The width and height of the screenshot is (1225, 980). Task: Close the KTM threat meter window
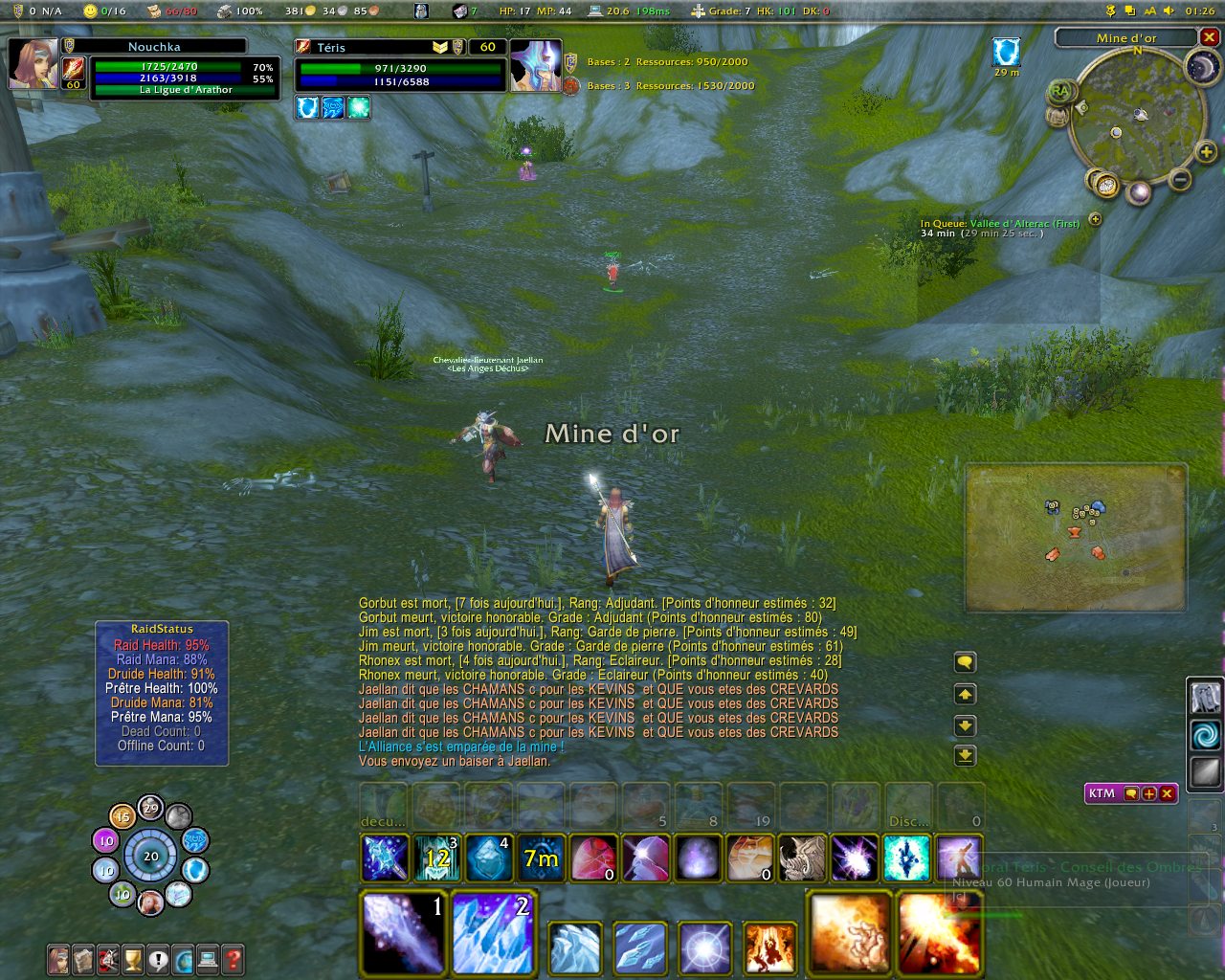pos(1168,793)
